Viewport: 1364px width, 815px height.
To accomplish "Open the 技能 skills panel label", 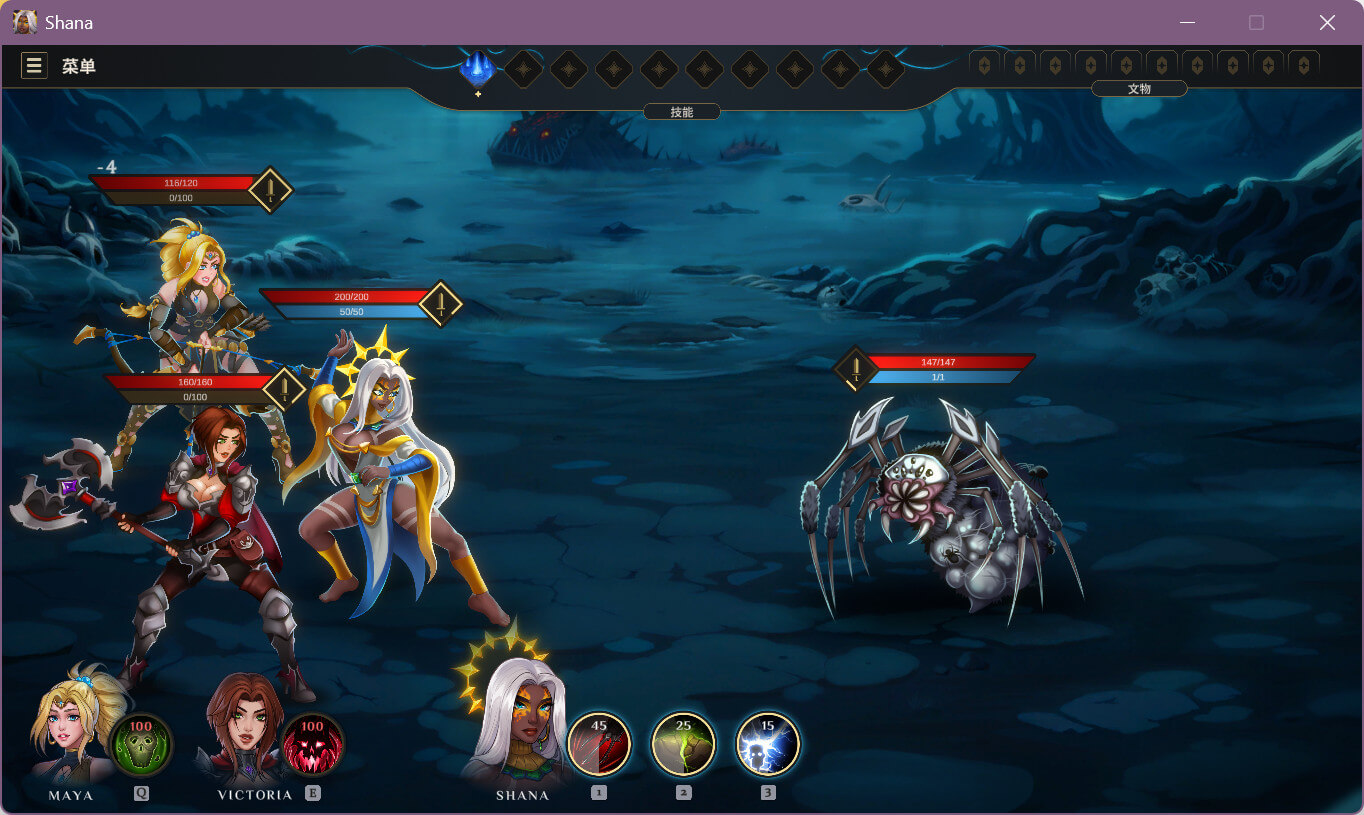I will (x=682, y=112).
